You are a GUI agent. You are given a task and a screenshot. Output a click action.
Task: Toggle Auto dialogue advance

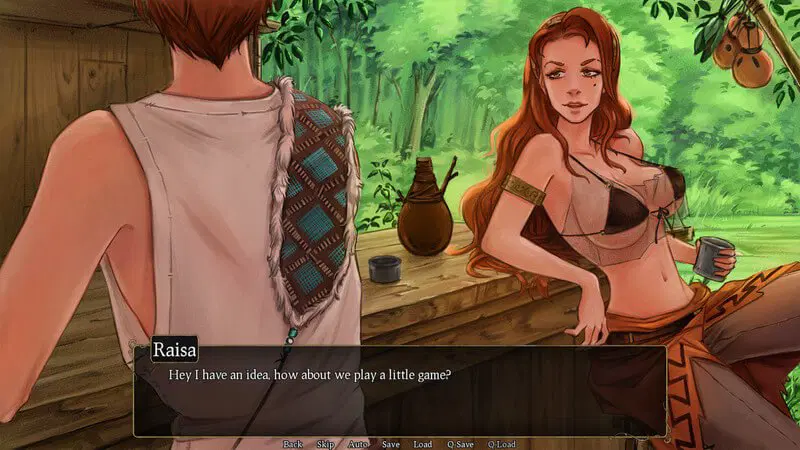pyautogui.click(x=358, y=443)
